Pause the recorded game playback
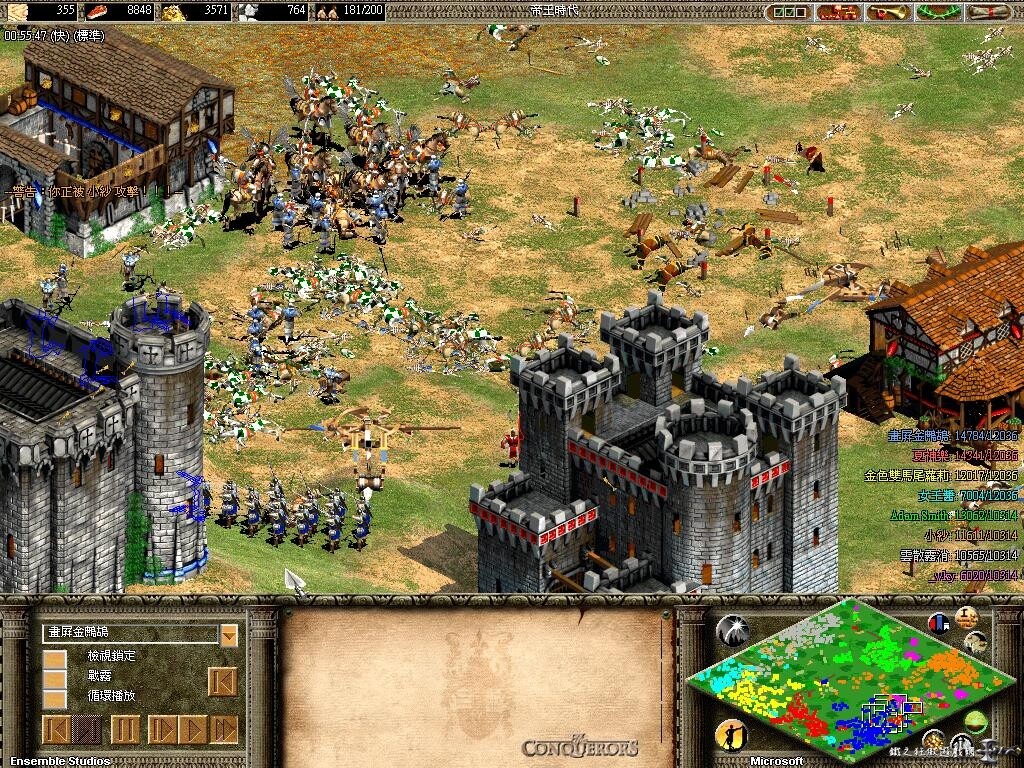1024x768 pixels. tap(124, 729)
